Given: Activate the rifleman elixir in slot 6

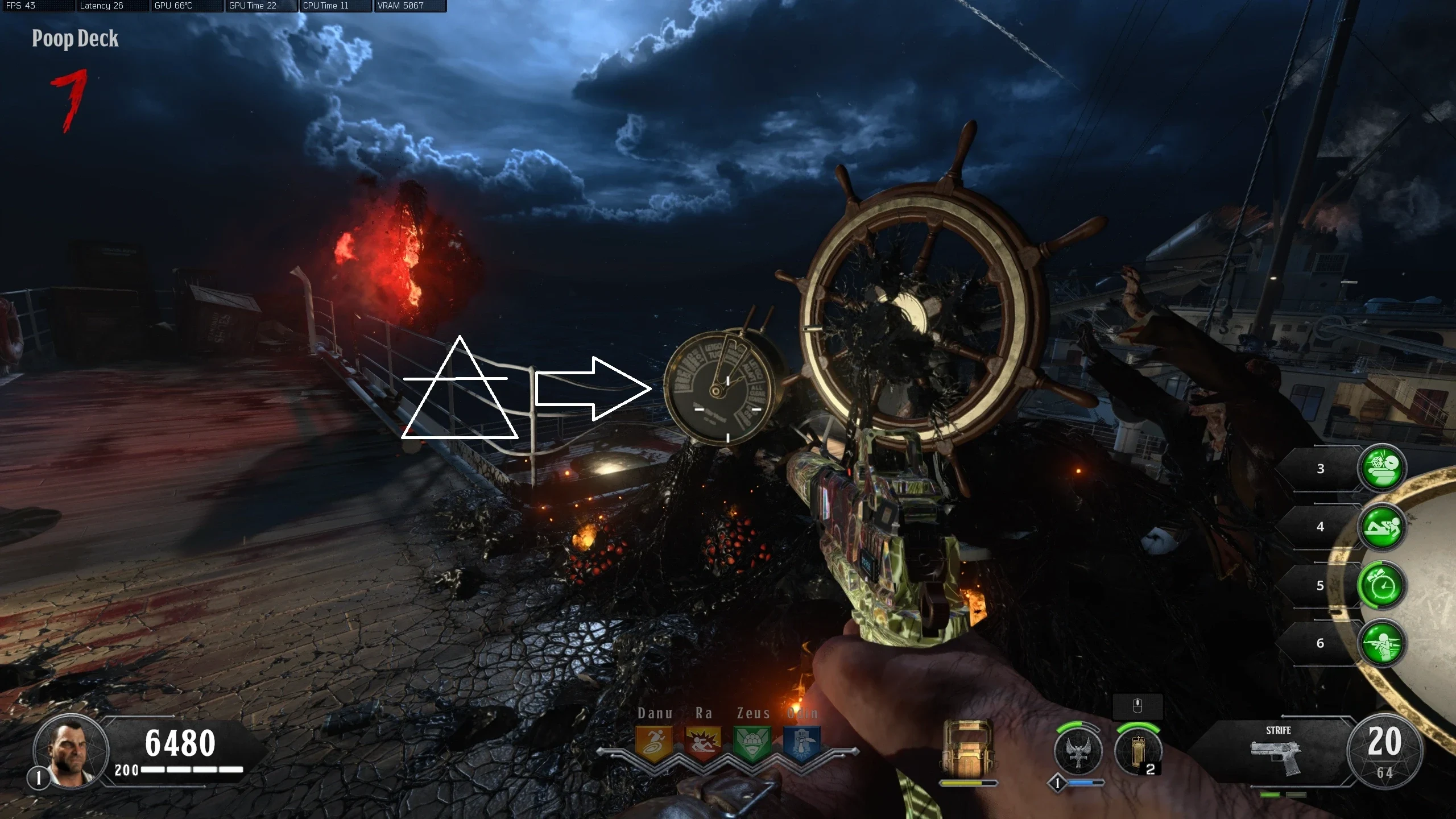Looking at the screenshot, I should 1382,643.
